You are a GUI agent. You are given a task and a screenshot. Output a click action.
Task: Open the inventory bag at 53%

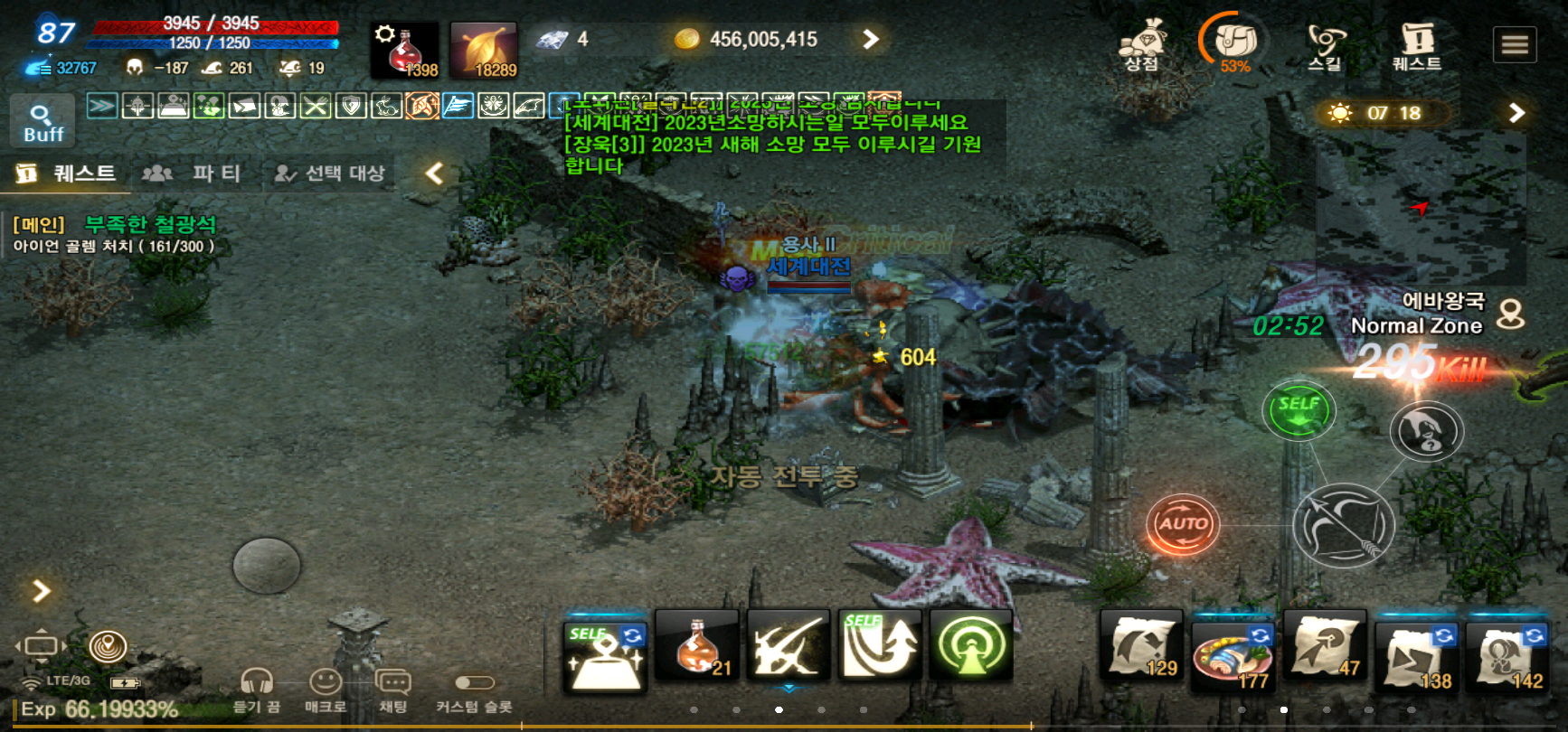coord(1235,42)
